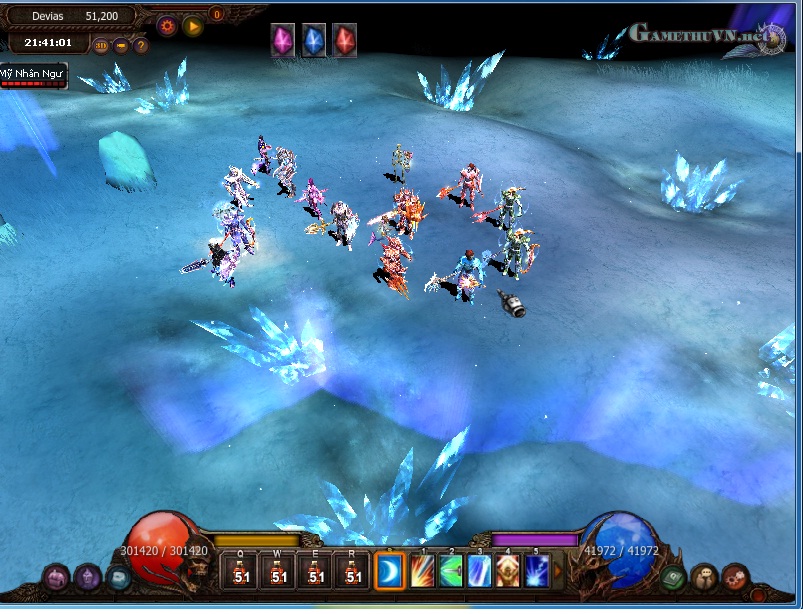The width and height of the screenshot is (803, 614).
Task: Activate the fiery burst skill in slot 1
Action: coord(423,571)
